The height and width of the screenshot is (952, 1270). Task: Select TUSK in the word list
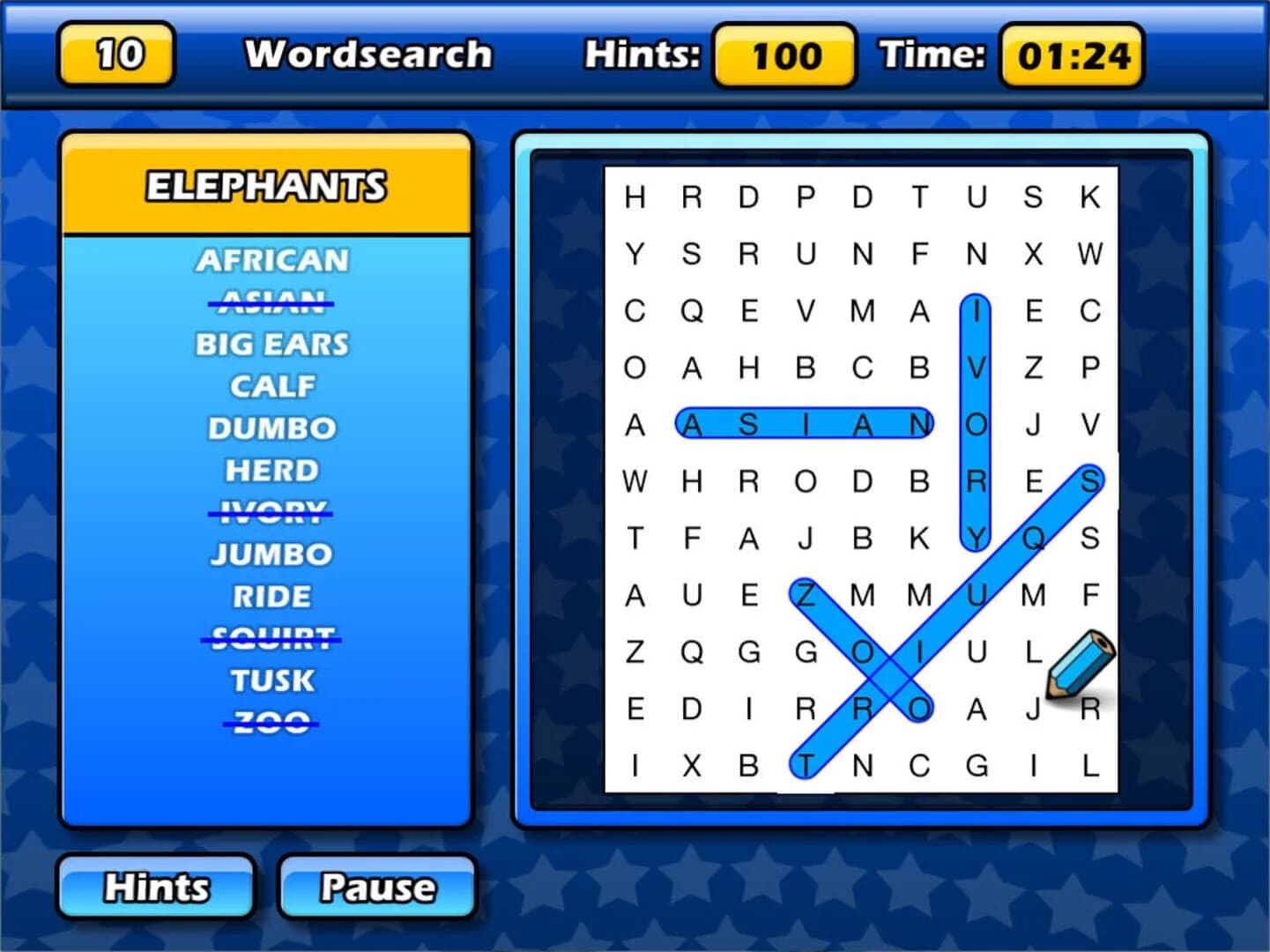271,680
